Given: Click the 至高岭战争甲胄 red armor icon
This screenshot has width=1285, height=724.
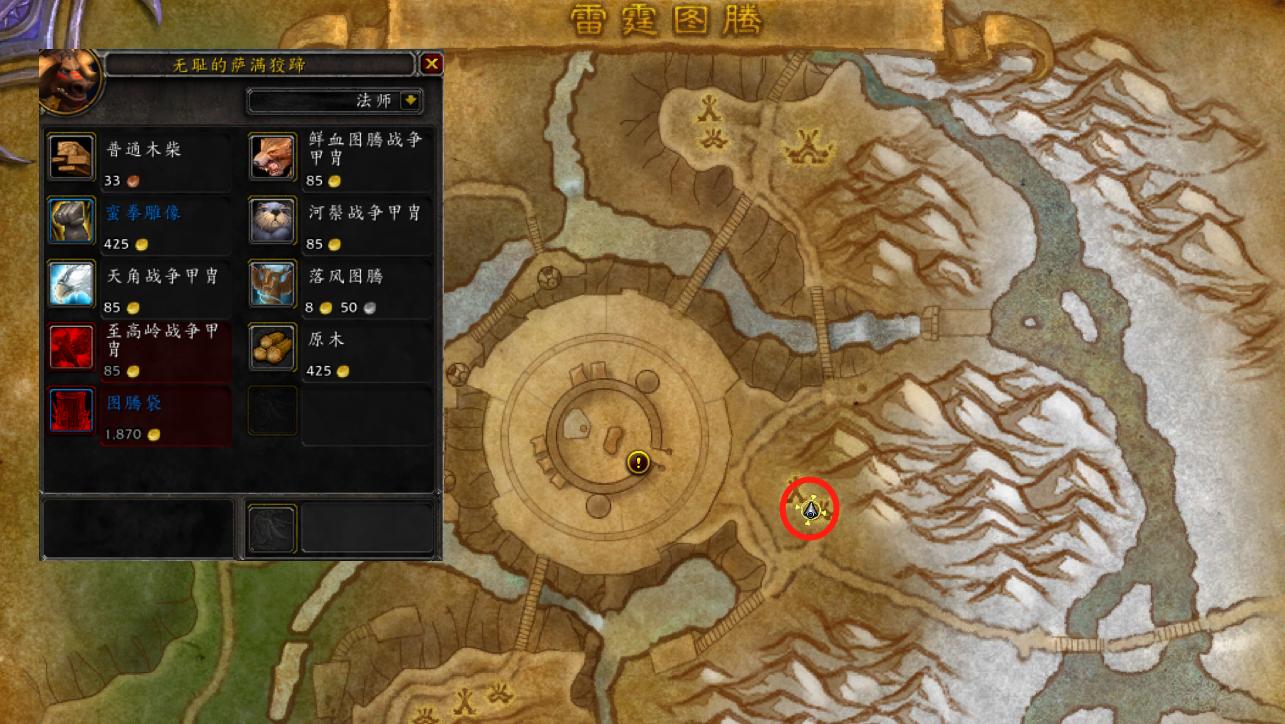Looking at the screenshot, I should point(70,347).
